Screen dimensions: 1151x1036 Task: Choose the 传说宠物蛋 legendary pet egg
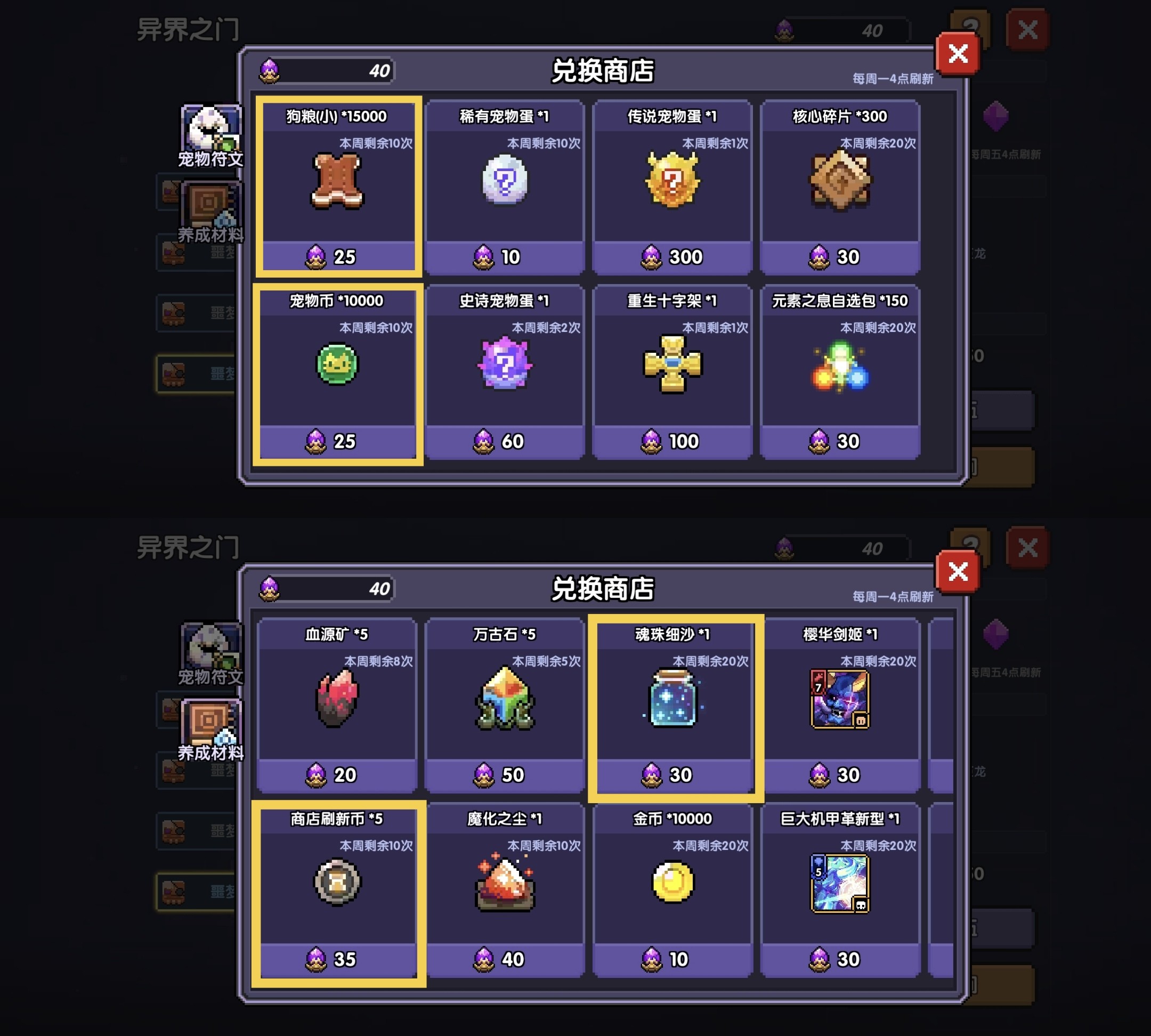pos(672,182)
